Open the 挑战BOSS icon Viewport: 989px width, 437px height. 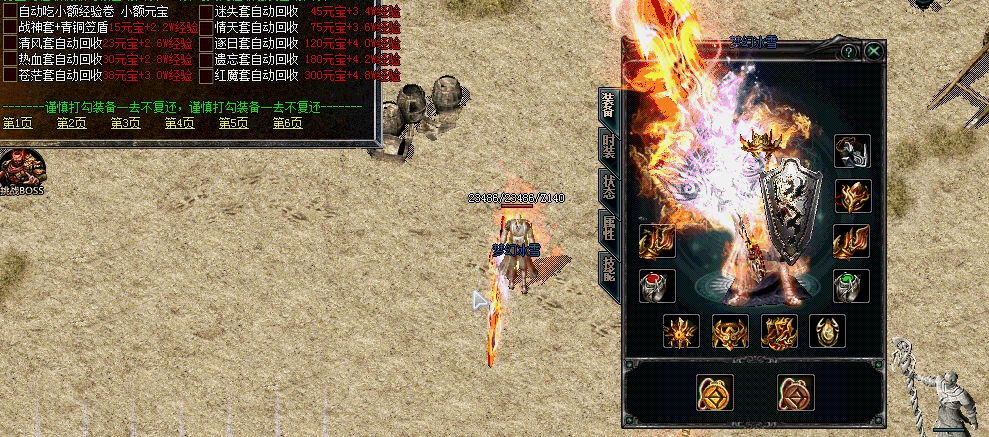click(22, 169)
